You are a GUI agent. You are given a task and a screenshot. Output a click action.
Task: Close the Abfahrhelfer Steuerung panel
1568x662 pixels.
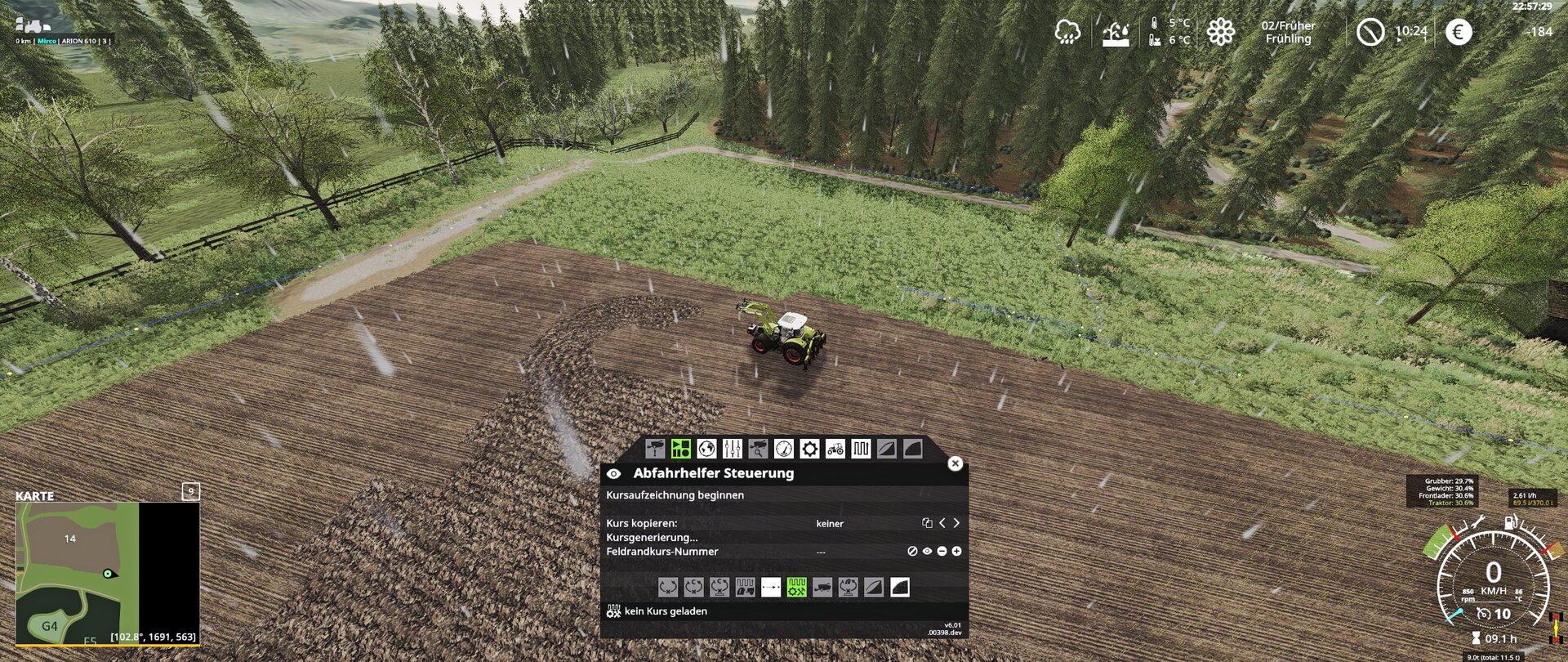(x=955, y=463)
